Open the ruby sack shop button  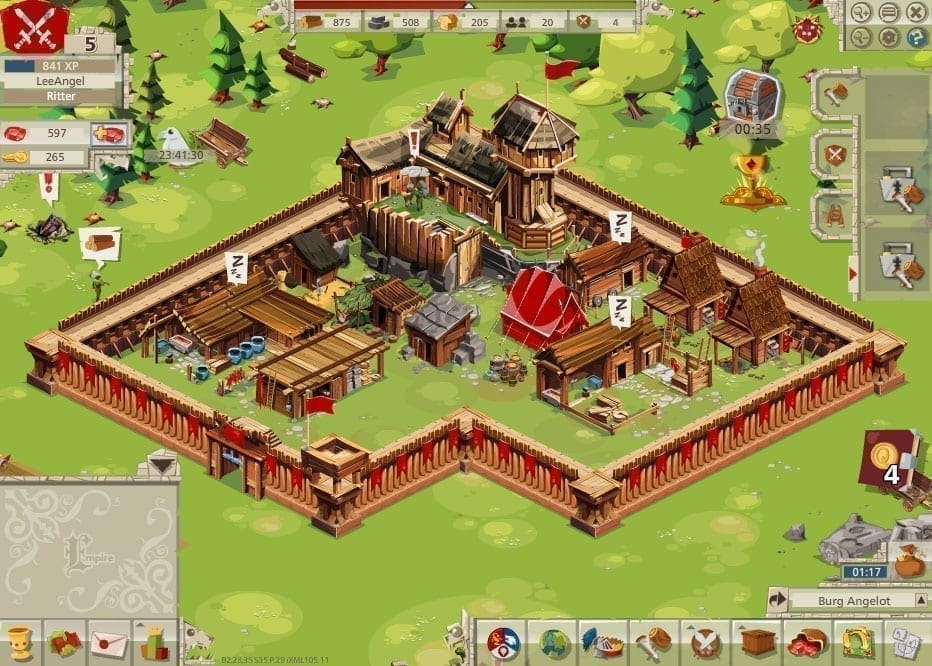806,641
